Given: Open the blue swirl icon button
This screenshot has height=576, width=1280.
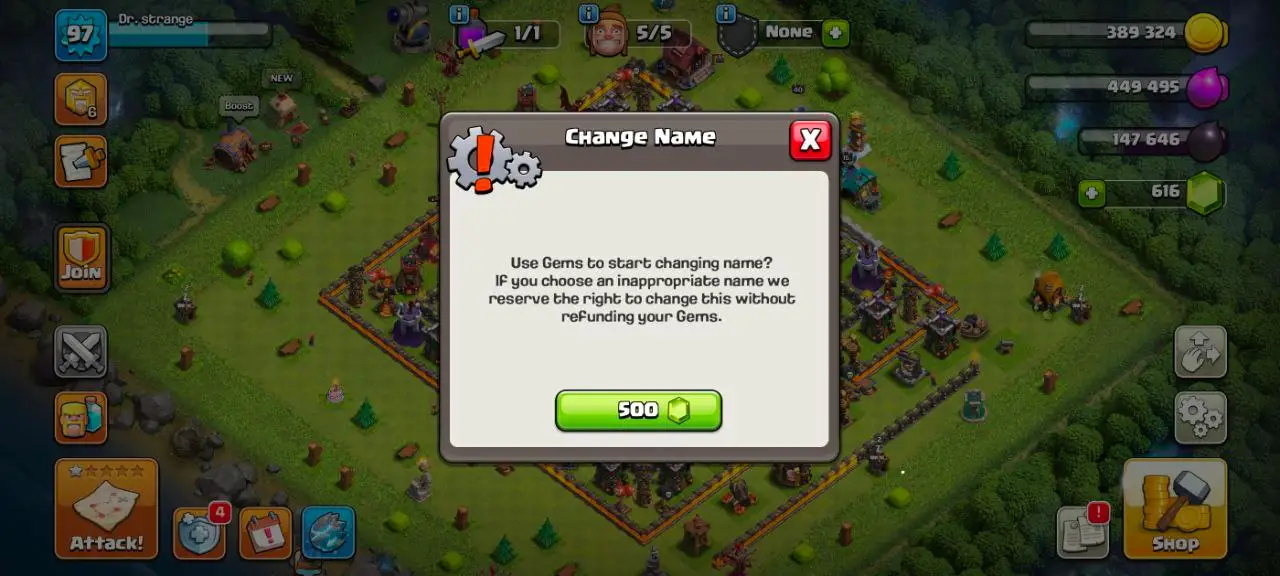Looking at the screenshot, I should tap(328, 533).
